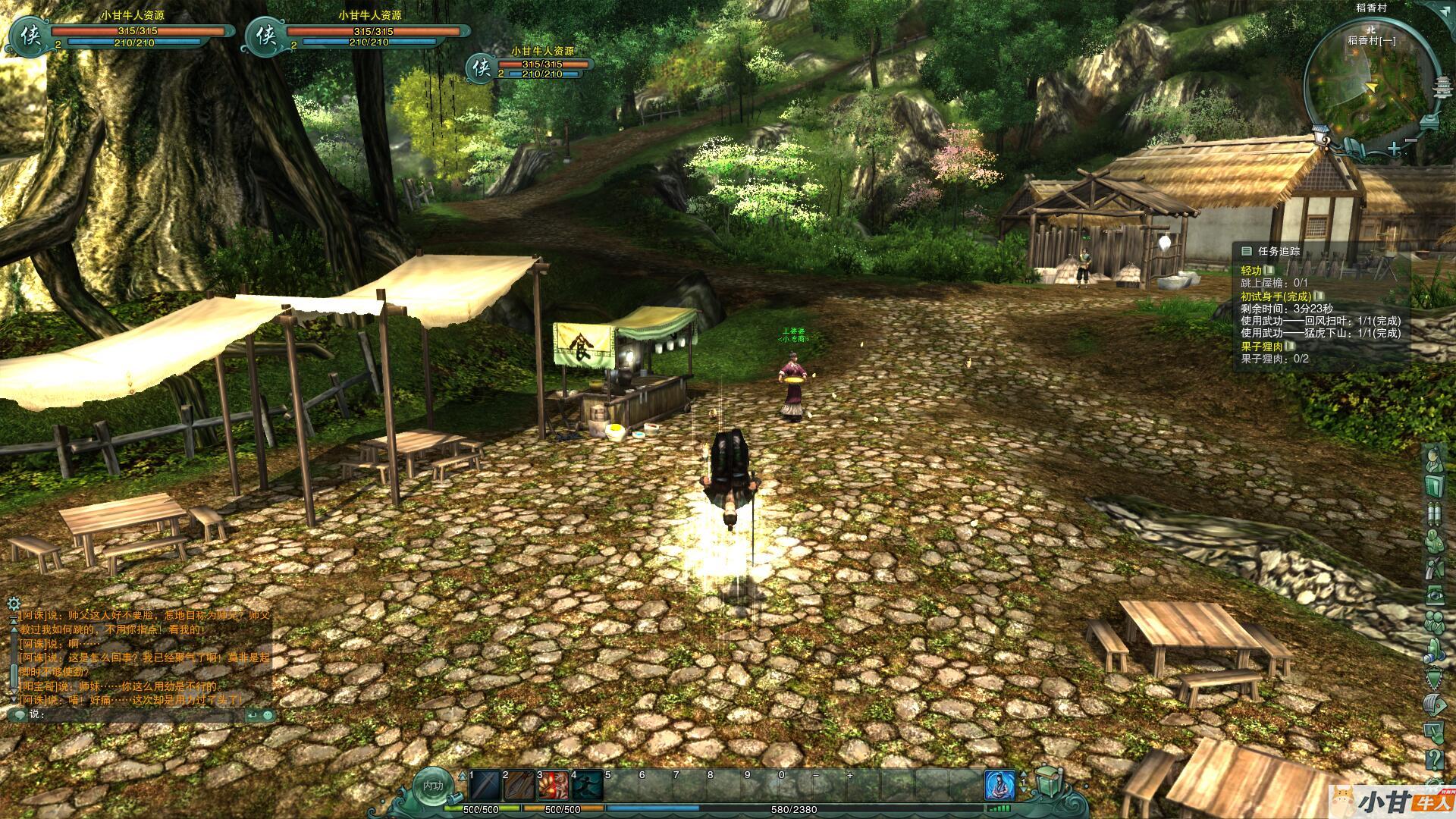
Task: Zoom in the minimap with plus button
Action: click(x=1395, y=148)
